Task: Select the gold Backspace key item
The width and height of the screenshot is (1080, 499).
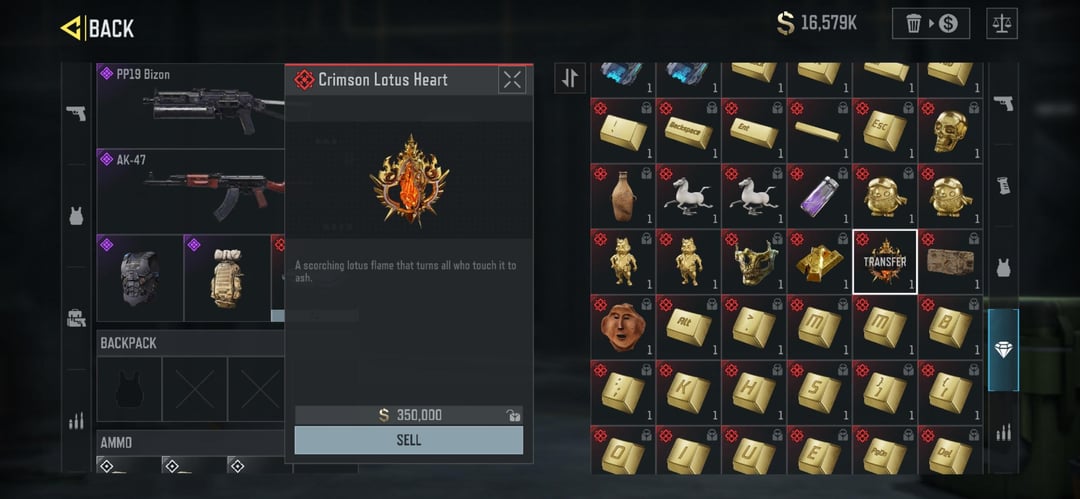Action: tap(688, 130)
